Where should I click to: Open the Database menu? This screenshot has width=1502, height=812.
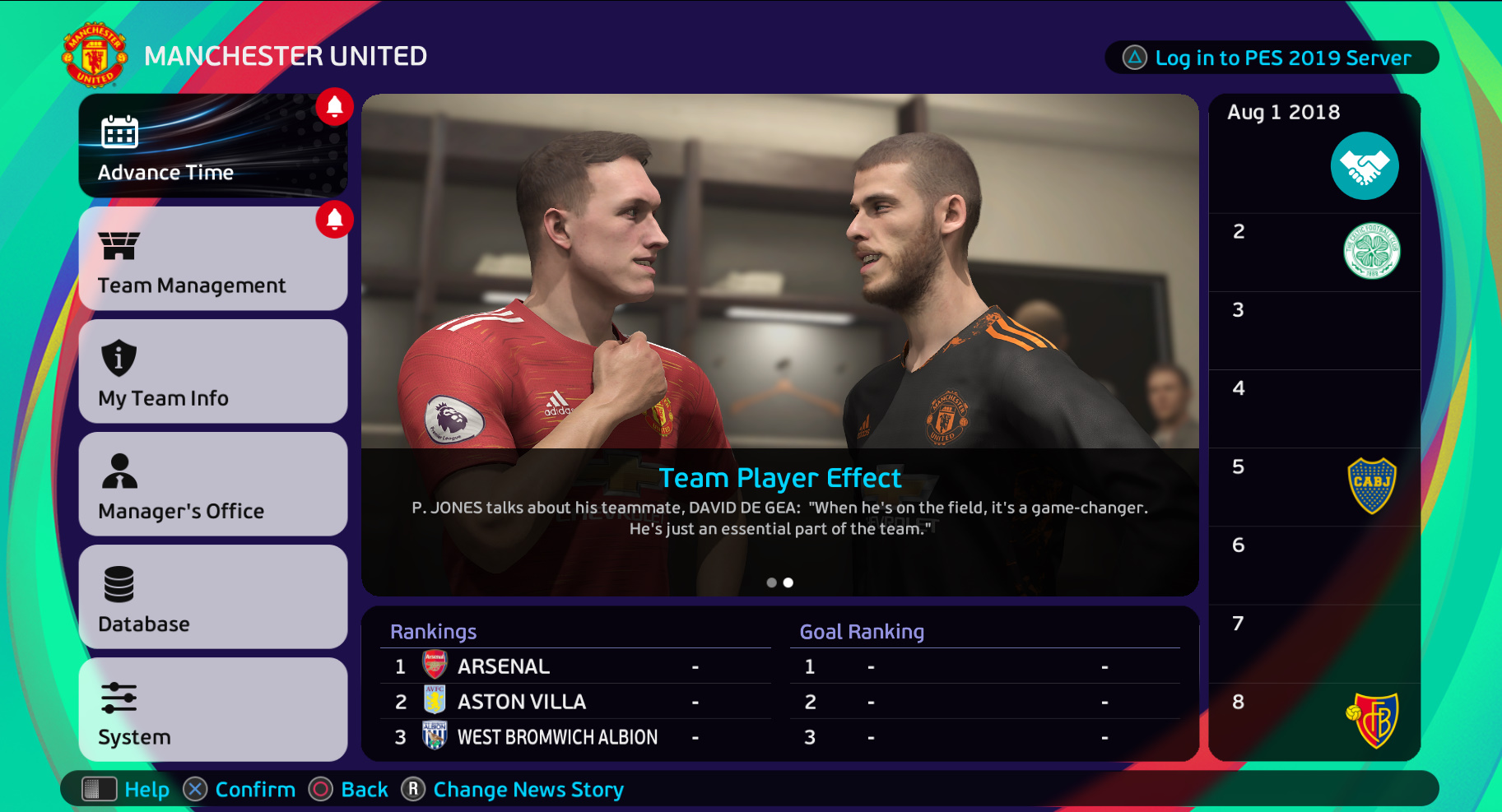click(212, 596)
